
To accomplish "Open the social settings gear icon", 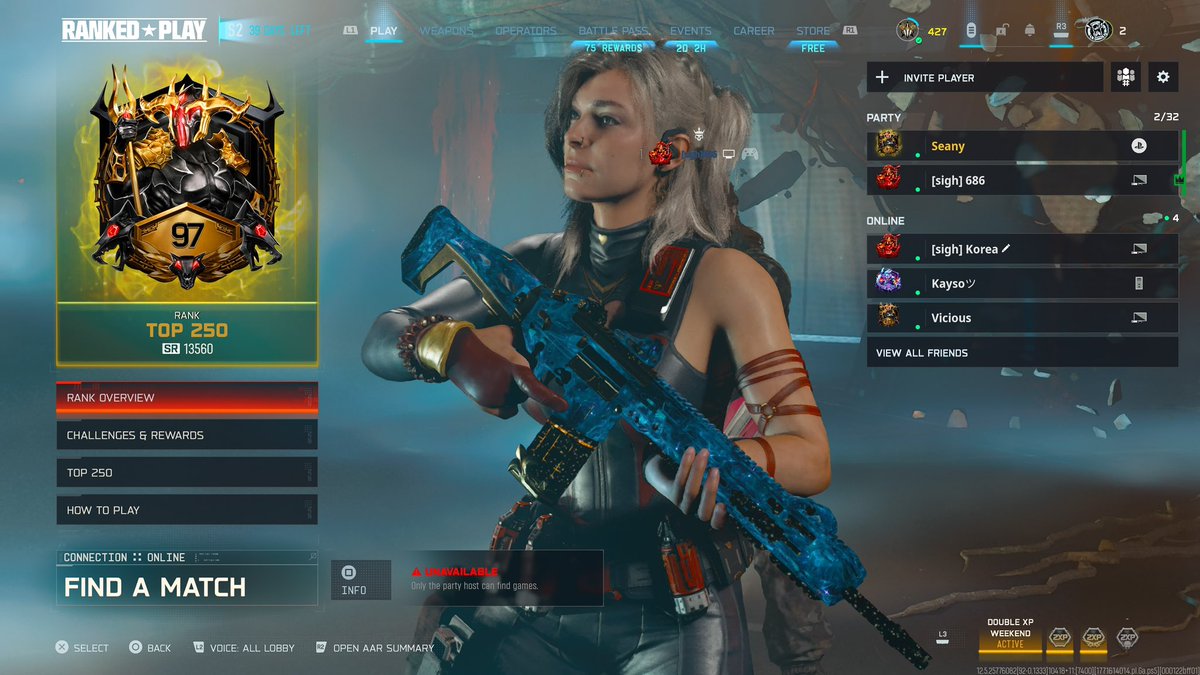I will 1163,77.
